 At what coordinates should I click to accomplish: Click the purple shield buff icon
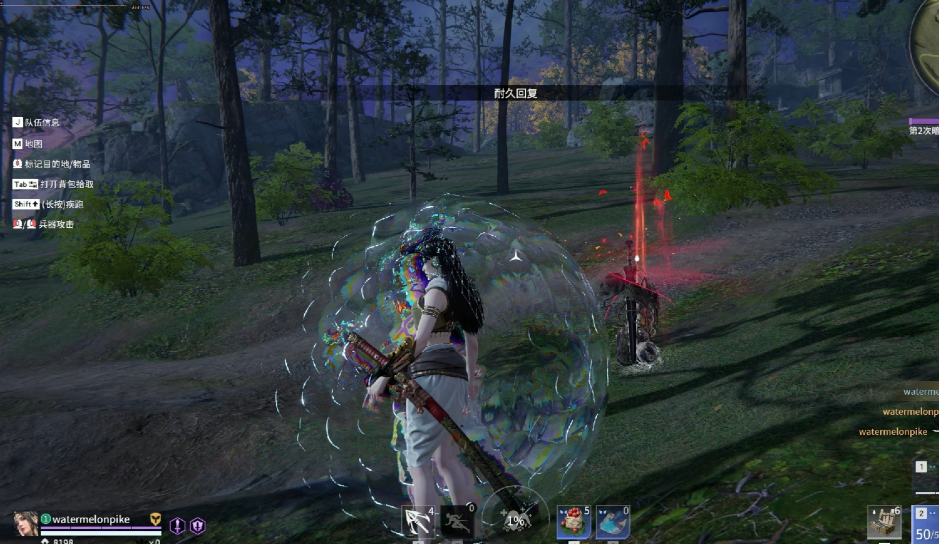click(x=197, y=525)
